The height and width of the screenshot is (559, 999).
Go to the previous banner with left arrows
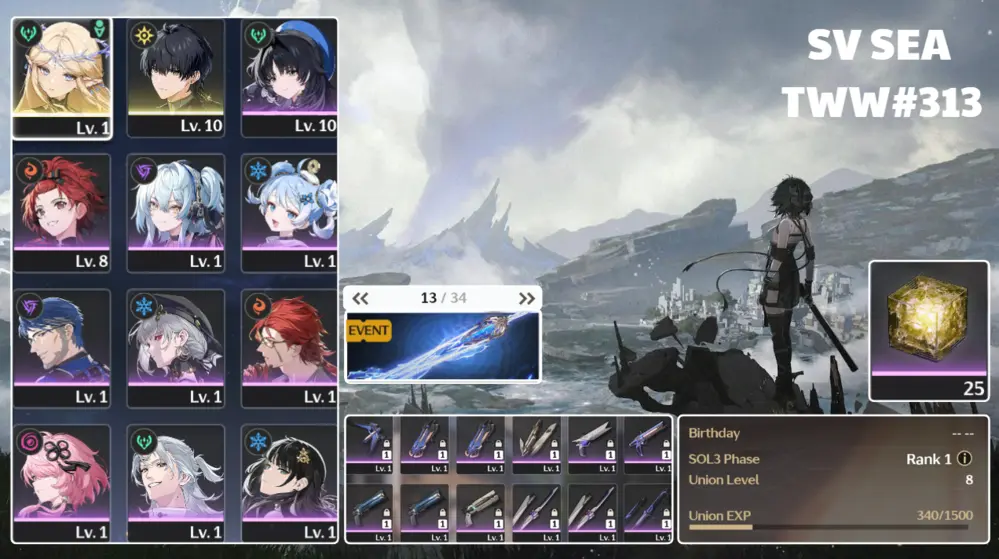[361, 298]
